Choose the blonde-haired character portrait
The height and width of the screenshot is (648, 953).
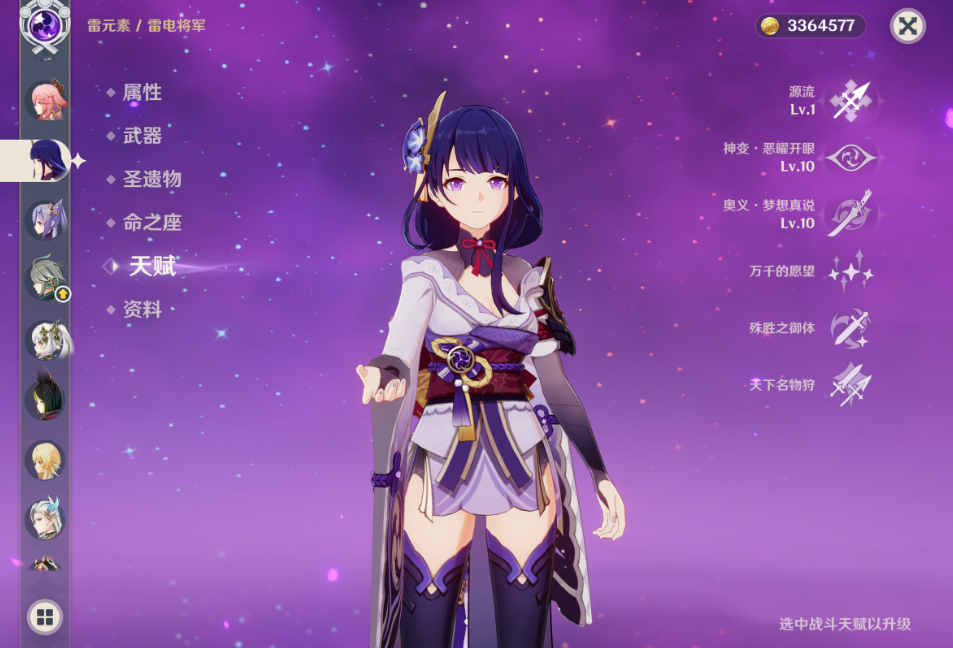[x=45, y=460]
